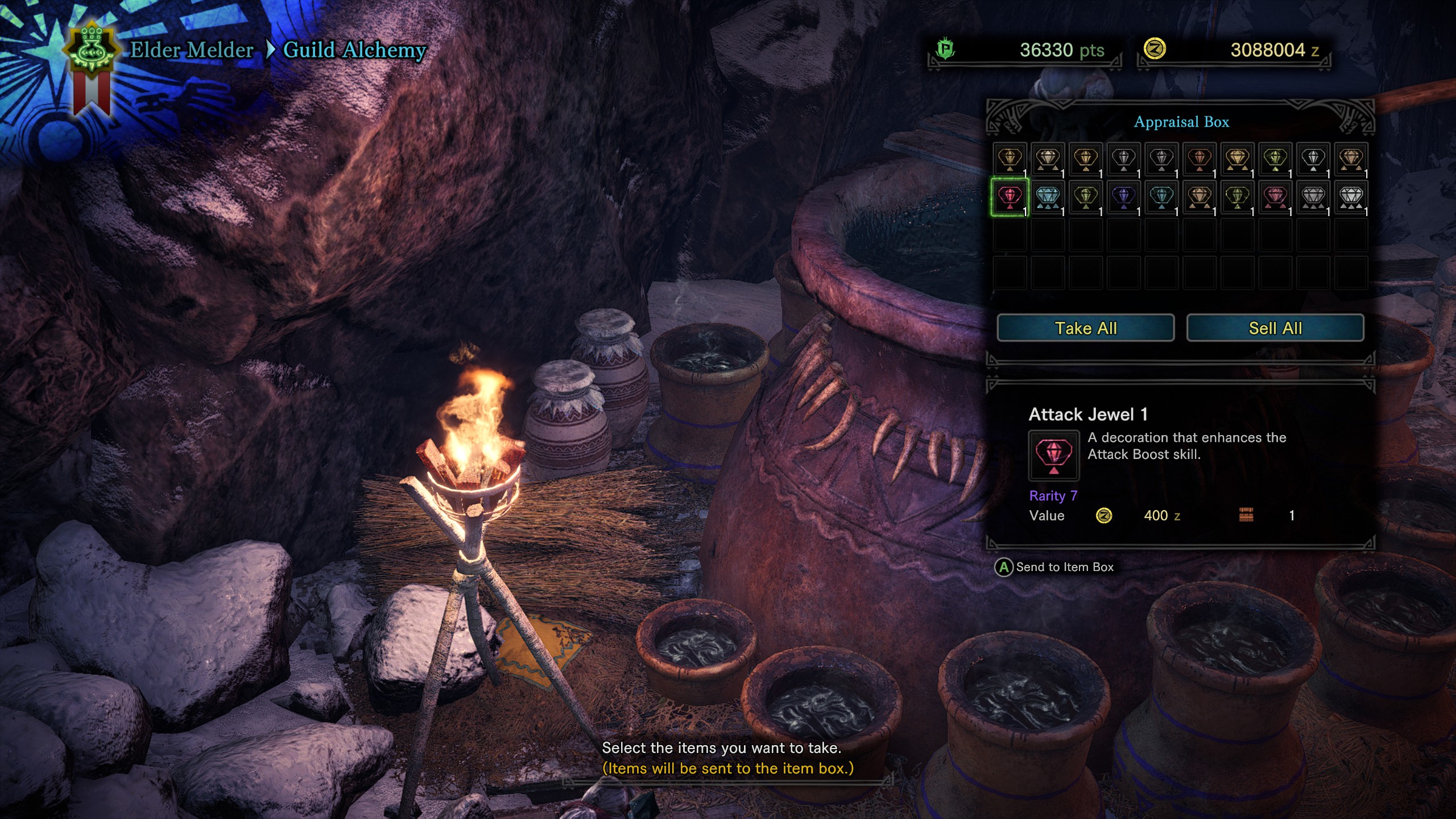Choose the pink two-triangle jewel
Image resolution: width=1456 pixels, height=819 pixels.
[1275, 197]
